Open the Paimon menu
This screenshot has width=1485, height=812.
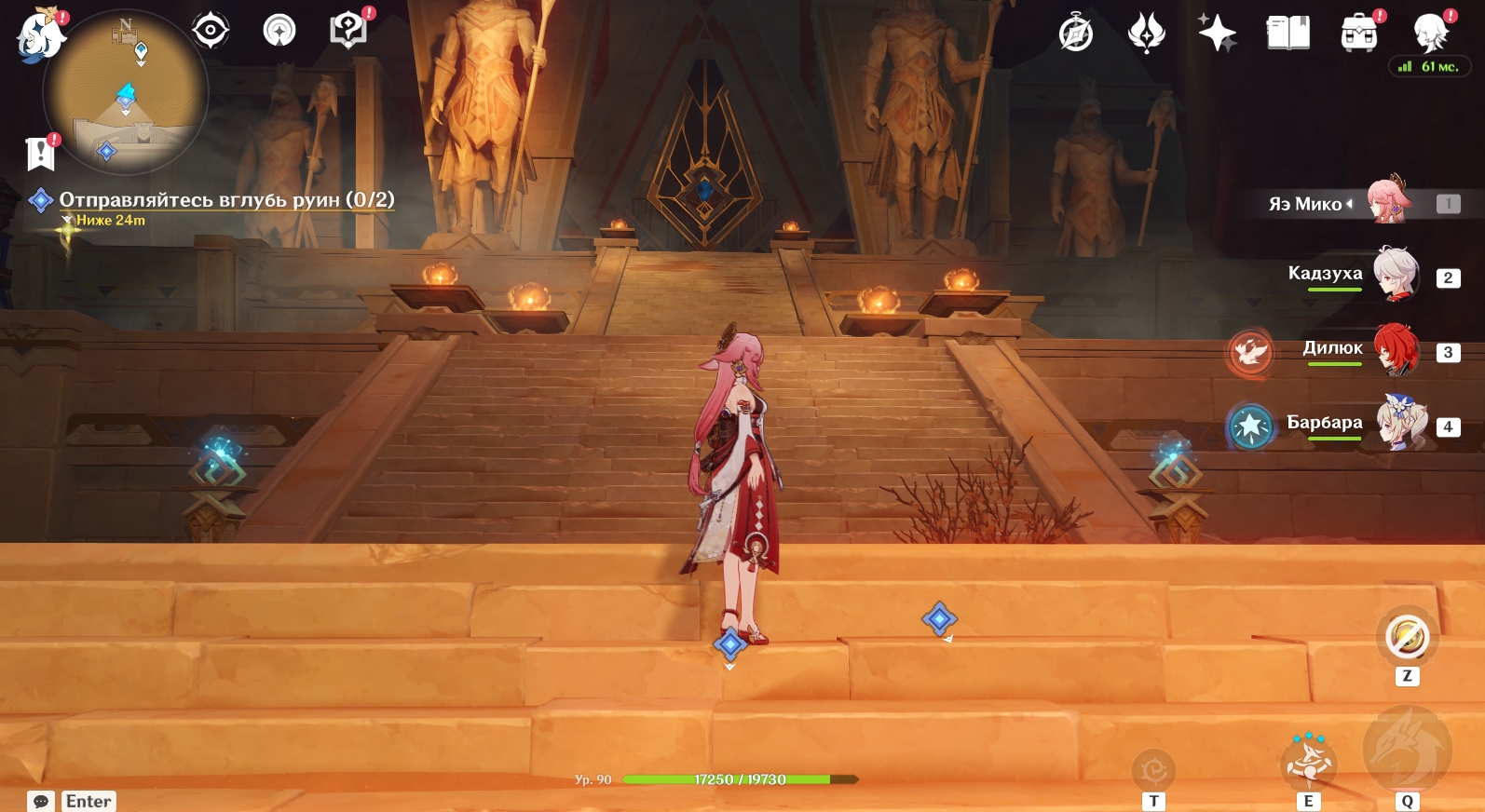[x=39, y=36]
